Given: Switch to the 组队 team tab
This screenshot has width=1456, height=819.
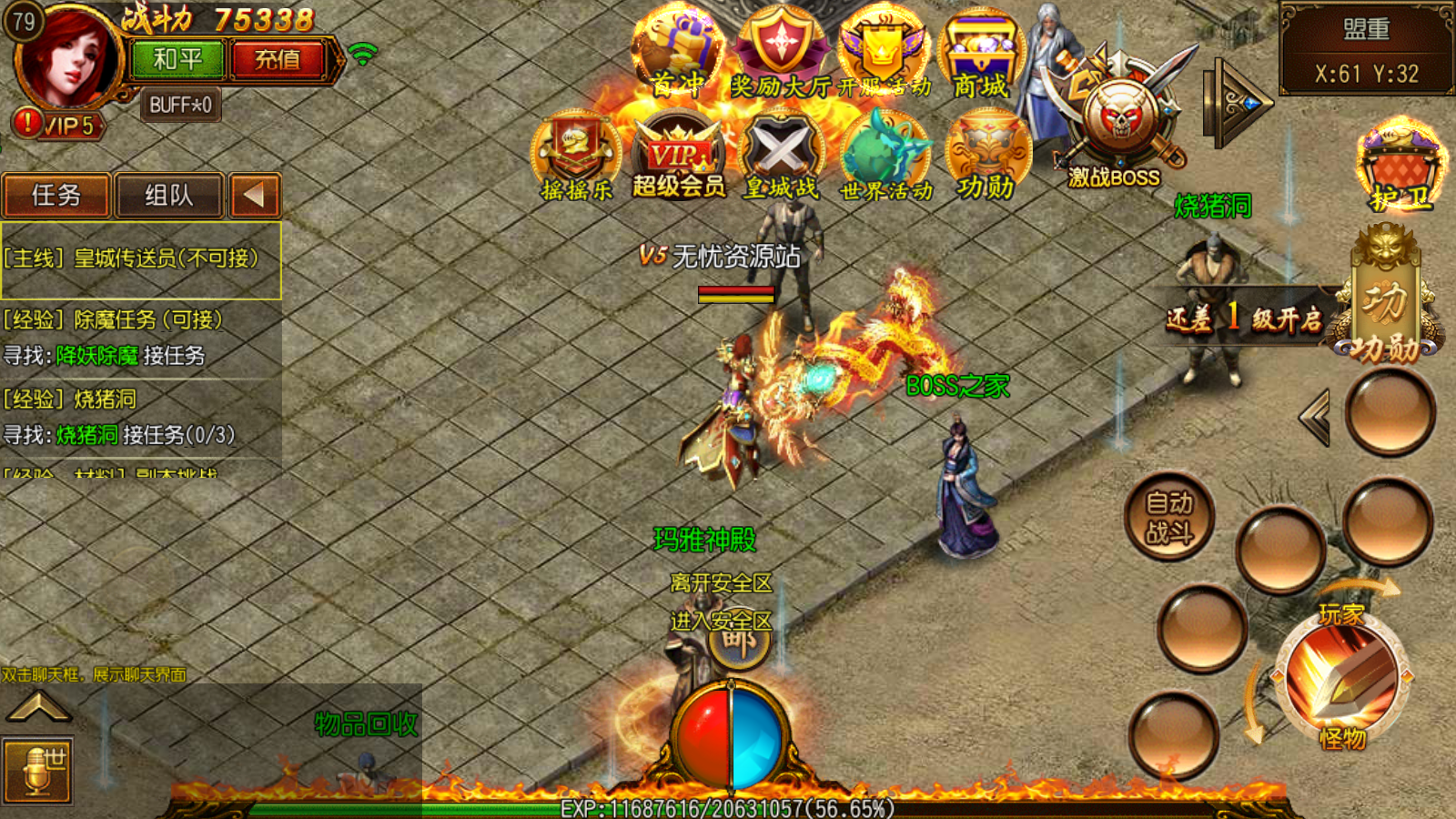Looking at the screenshot, I should point(169,195).
